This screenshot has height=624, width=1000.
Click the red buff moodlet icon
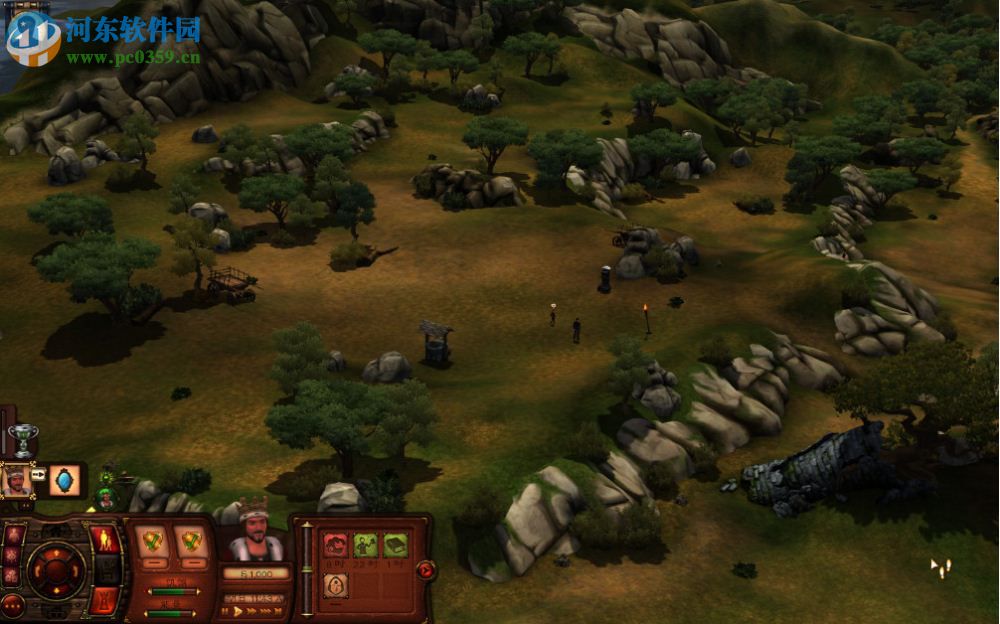pos(335,544)
